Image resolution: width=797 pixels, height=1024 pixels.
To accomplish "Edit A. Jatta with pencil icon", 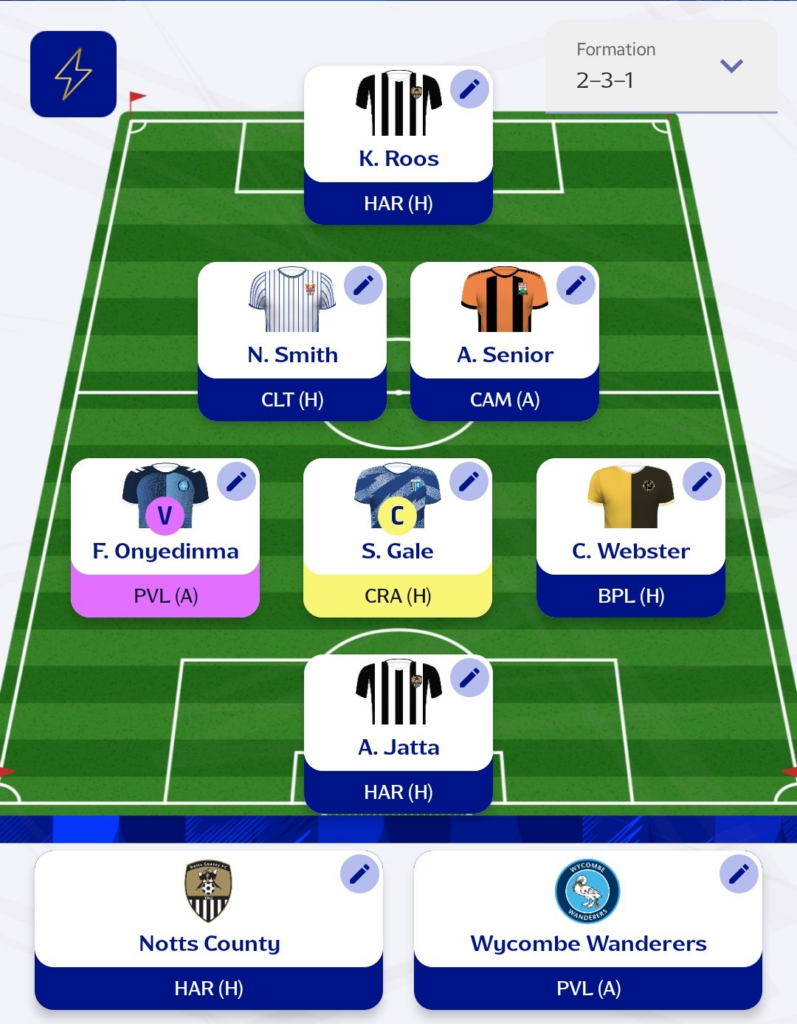I will tap(468, 677).
